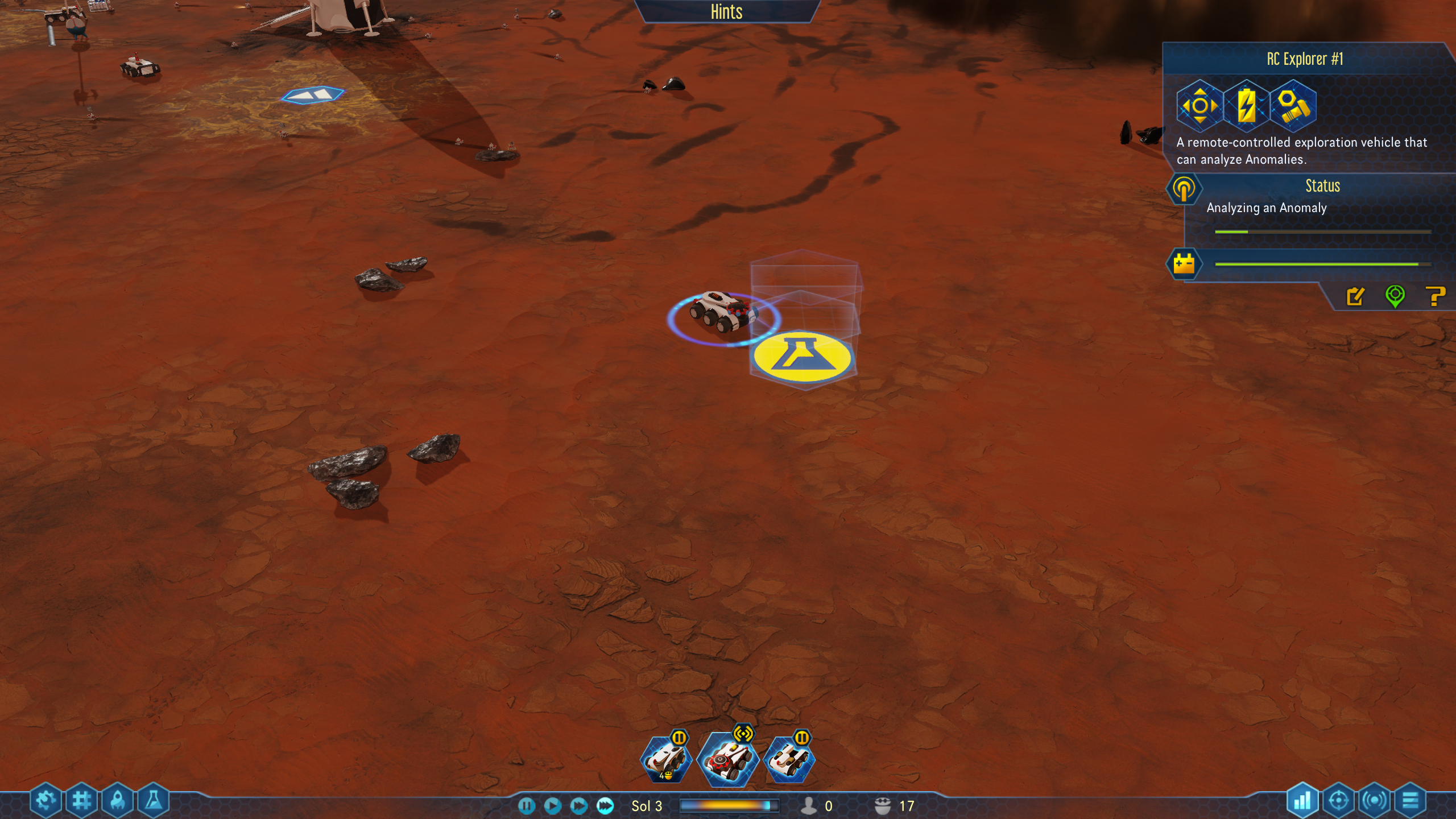Set game to normal play speed

(x=552, y=805)
